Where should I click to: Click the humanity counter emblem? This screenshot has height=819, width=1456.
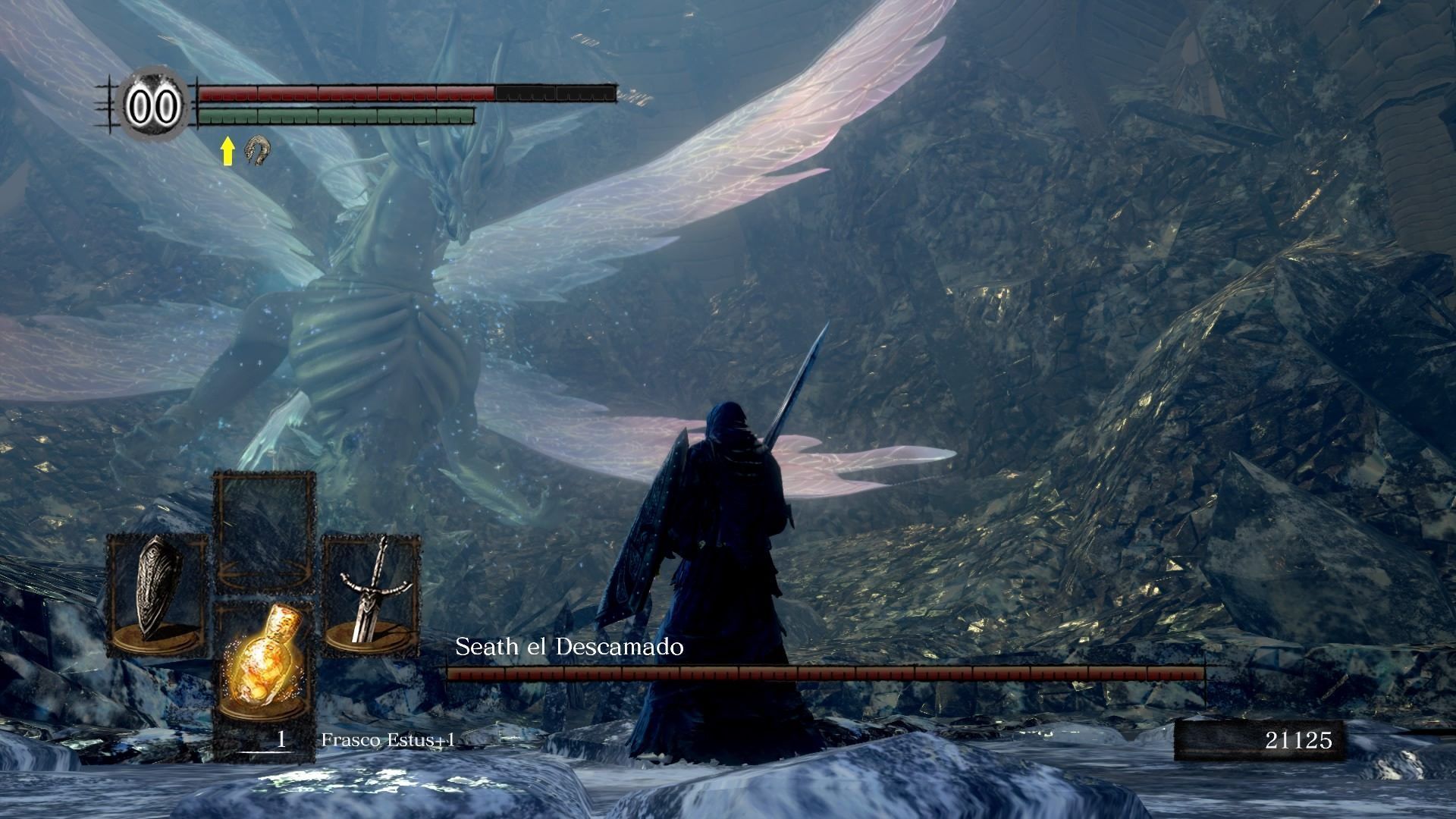click(154, 105)
